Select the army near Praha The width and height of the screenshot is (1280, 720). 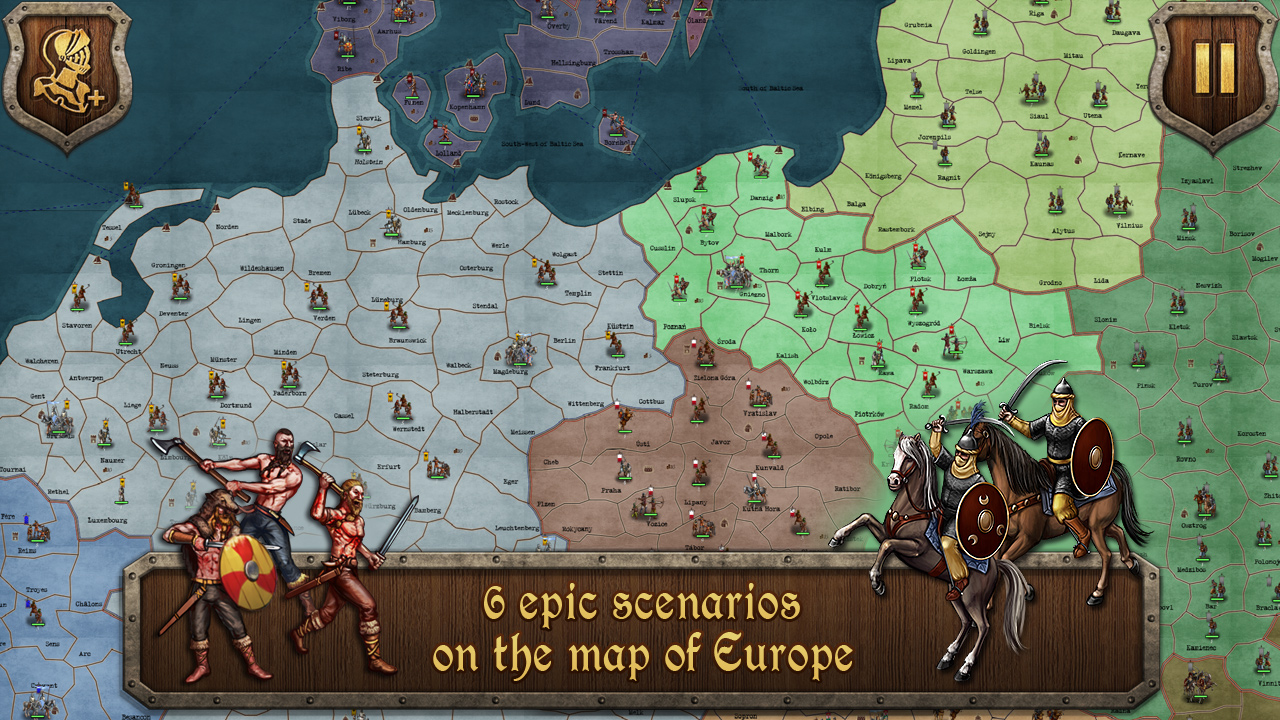(625, 468)
